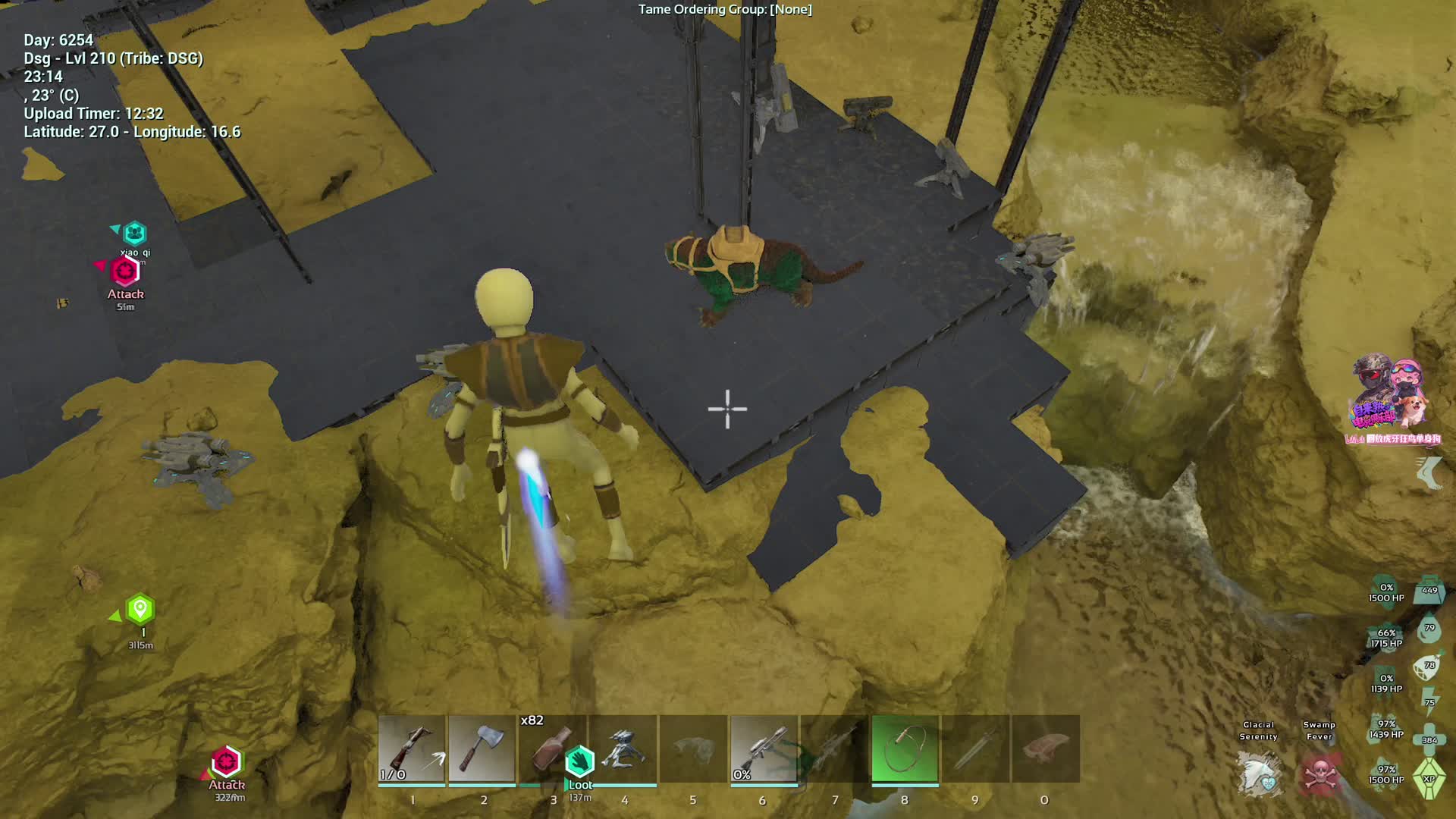Screen dimensions: 1456x819
Task: Select the Loot marker with hand icon
Action: 580,761
